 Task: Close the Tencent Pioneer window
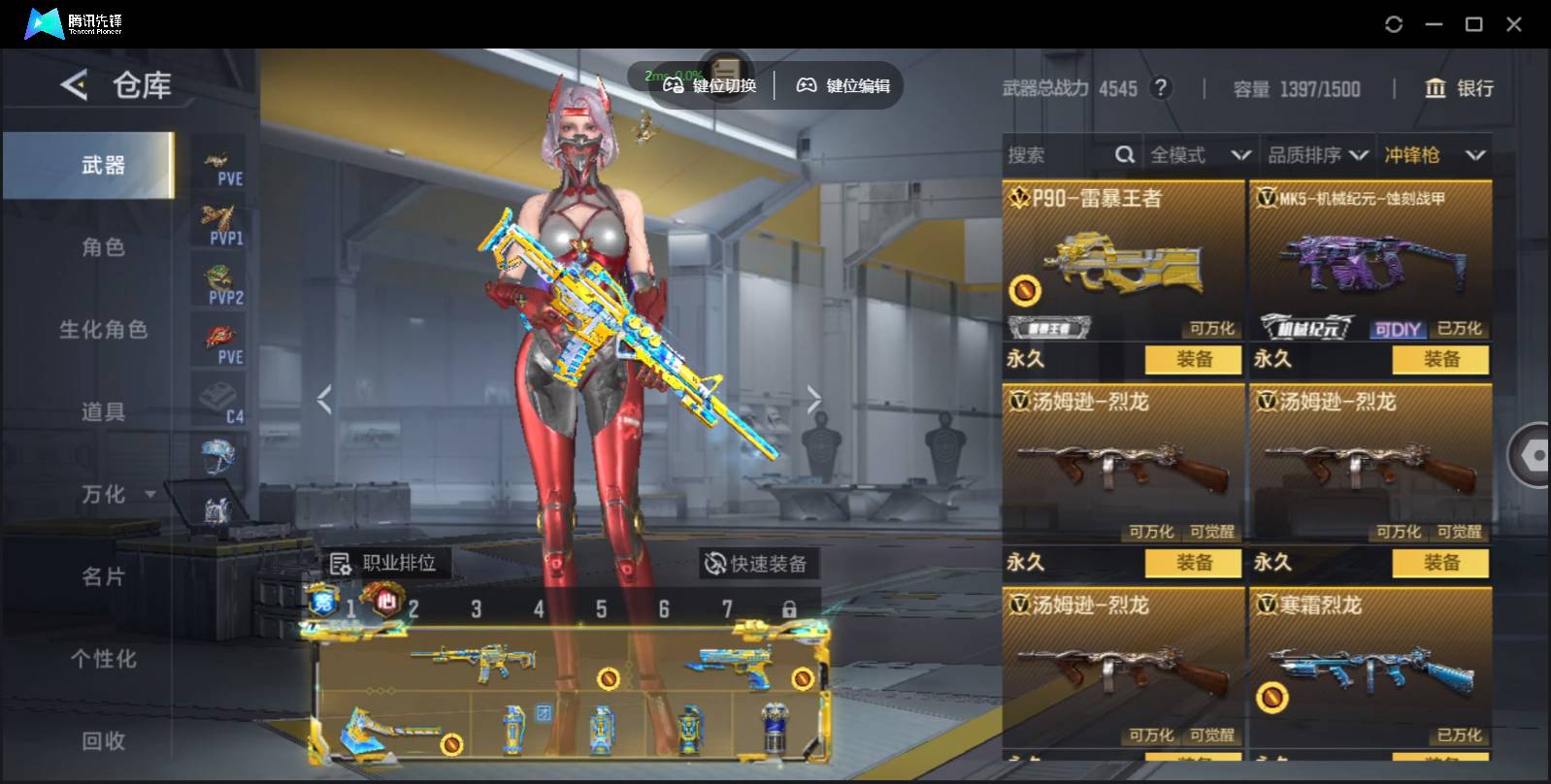[1513, 24]
